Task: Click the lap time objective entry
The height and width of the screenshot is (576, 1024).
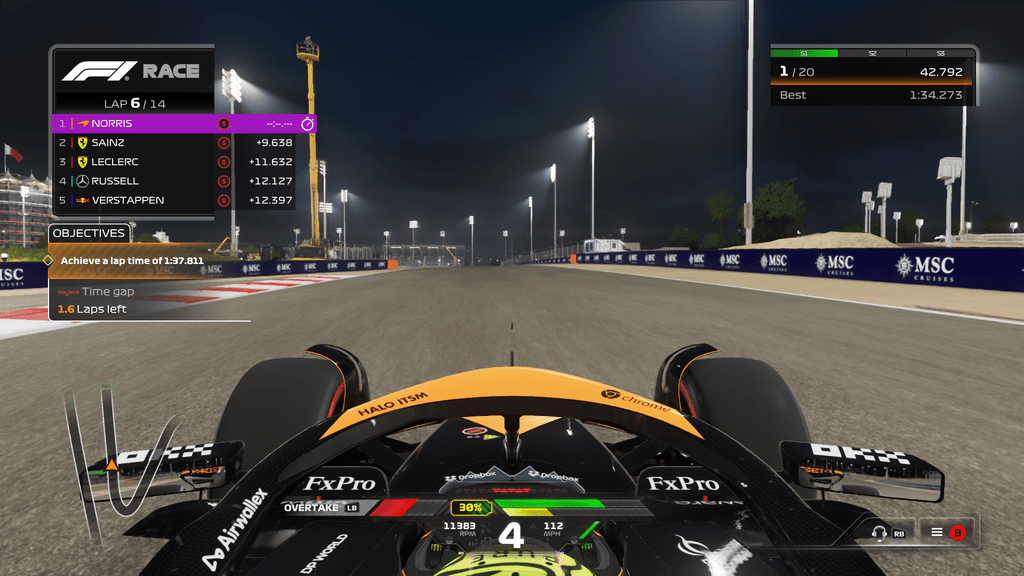Action: (132, 260)
